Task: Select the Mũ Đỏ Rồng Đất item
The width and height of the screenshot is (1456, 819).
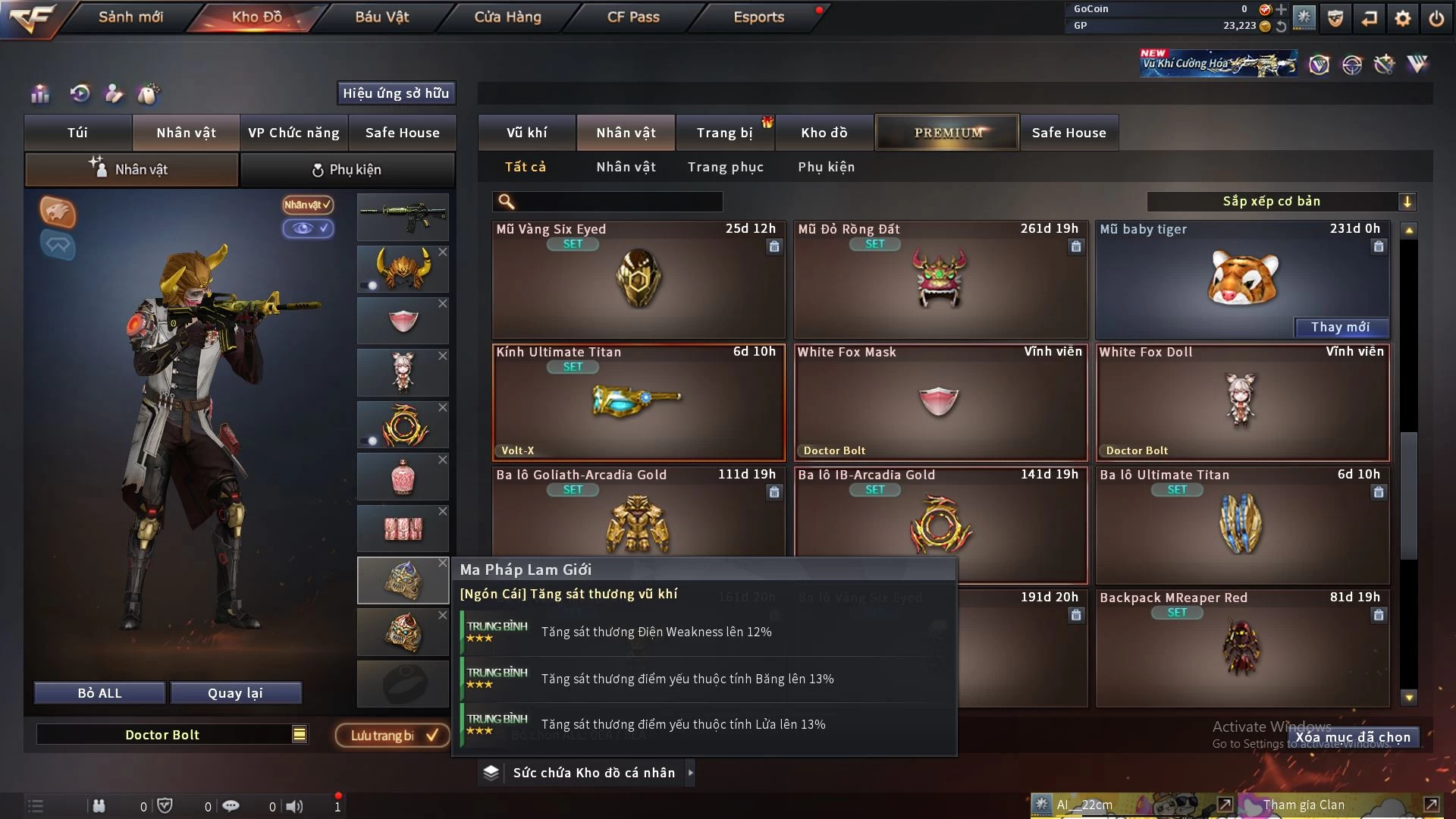Action: point(940,279)
